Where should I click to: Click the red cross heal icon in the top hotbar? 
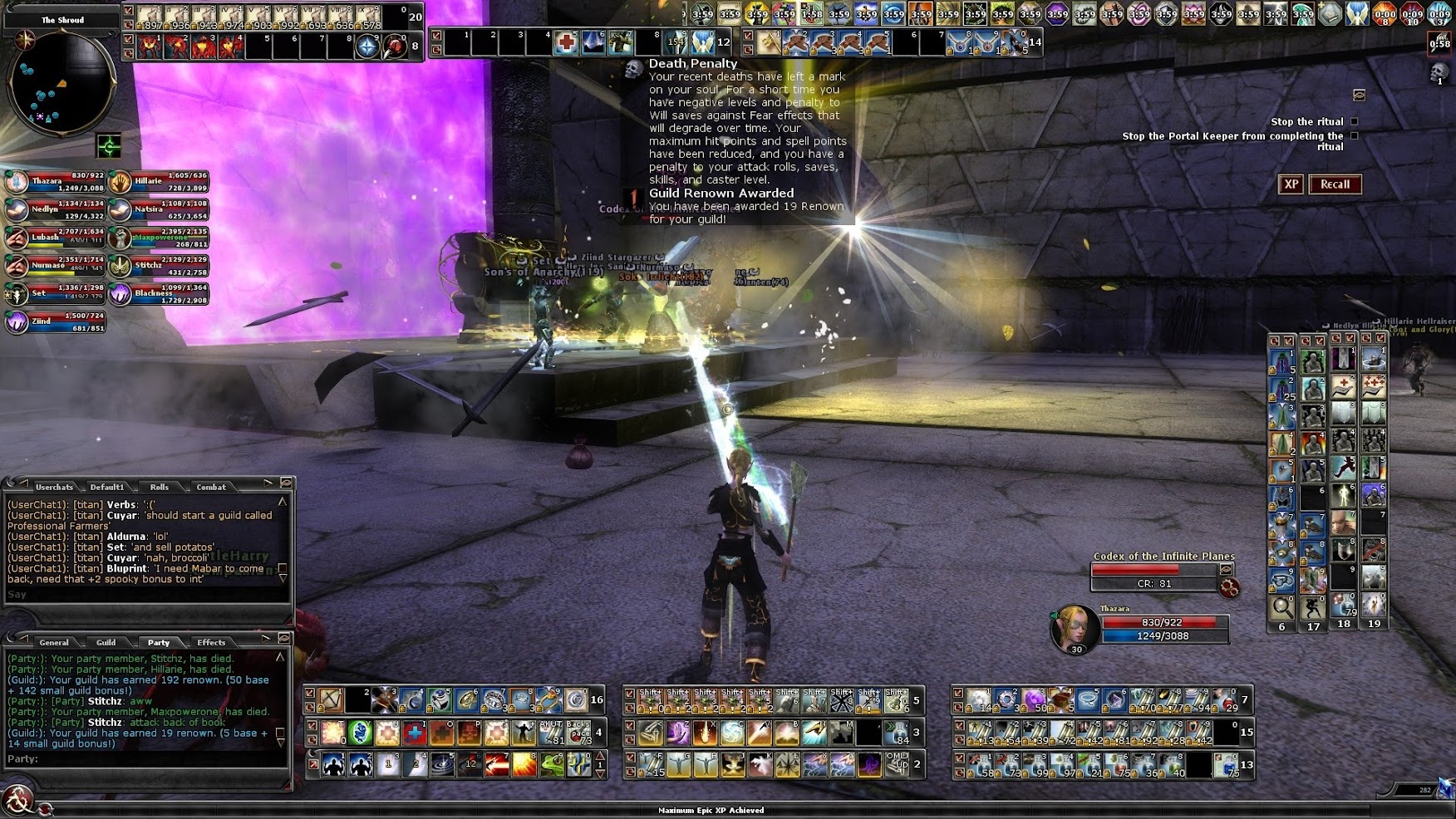[567, 42]
